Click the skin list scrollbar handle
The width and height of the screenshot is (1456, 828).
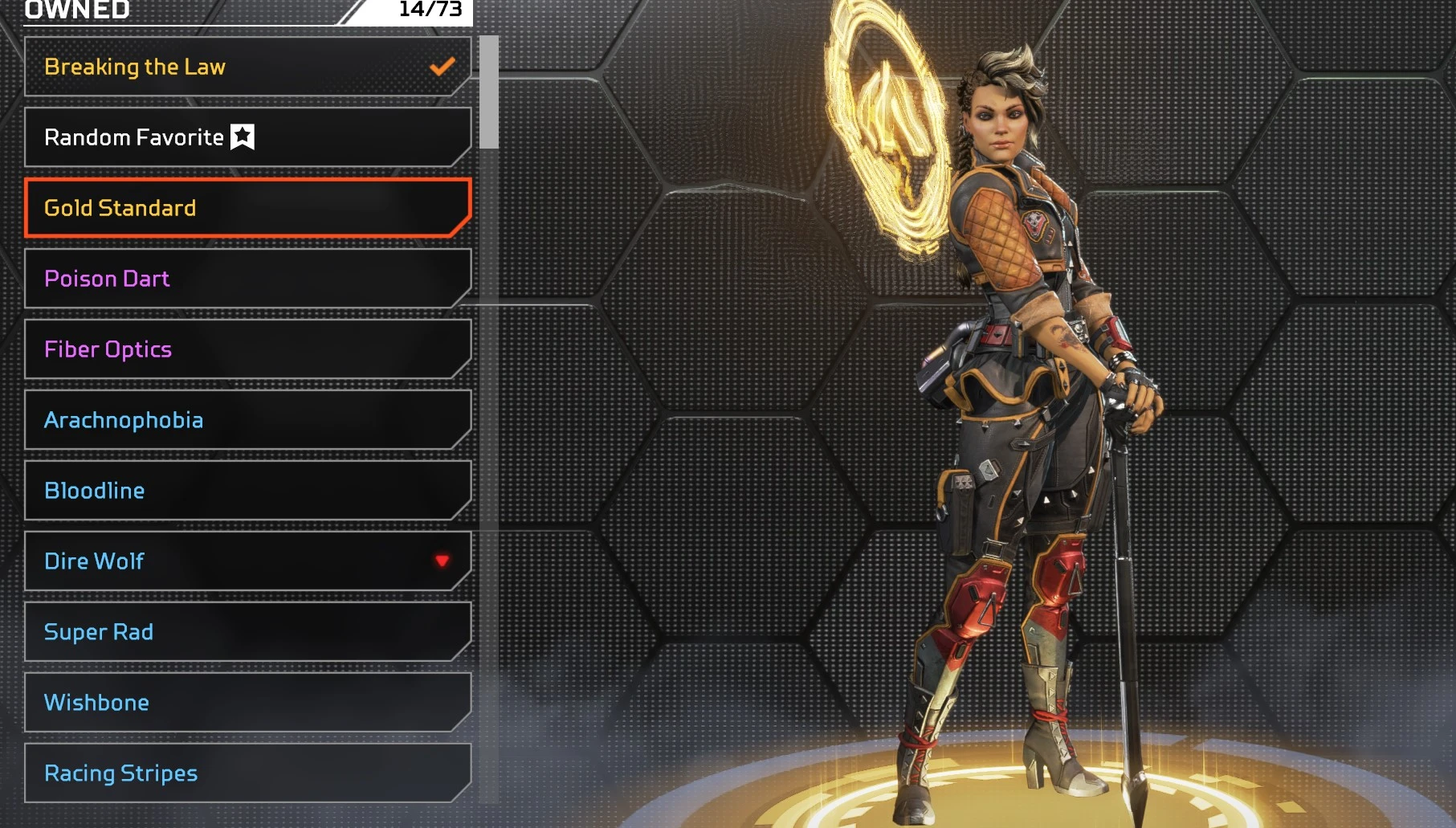[488, 92]
